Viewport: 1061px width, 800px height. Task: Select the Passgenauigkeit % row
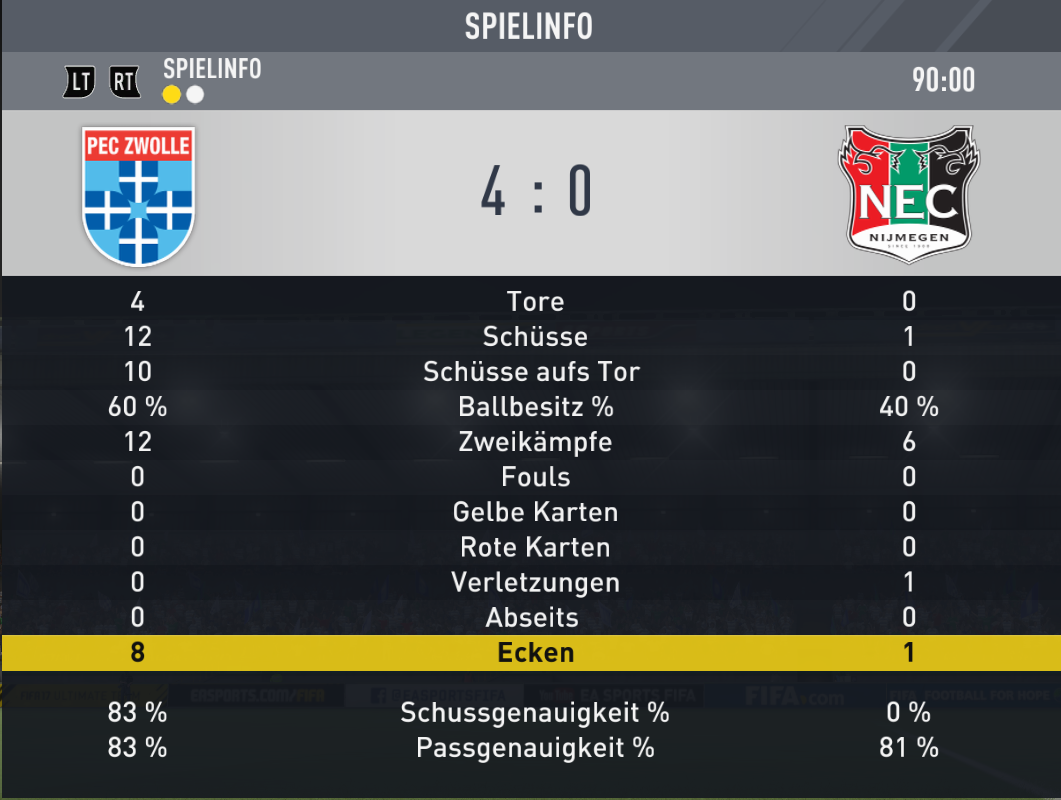coord(535,747)
